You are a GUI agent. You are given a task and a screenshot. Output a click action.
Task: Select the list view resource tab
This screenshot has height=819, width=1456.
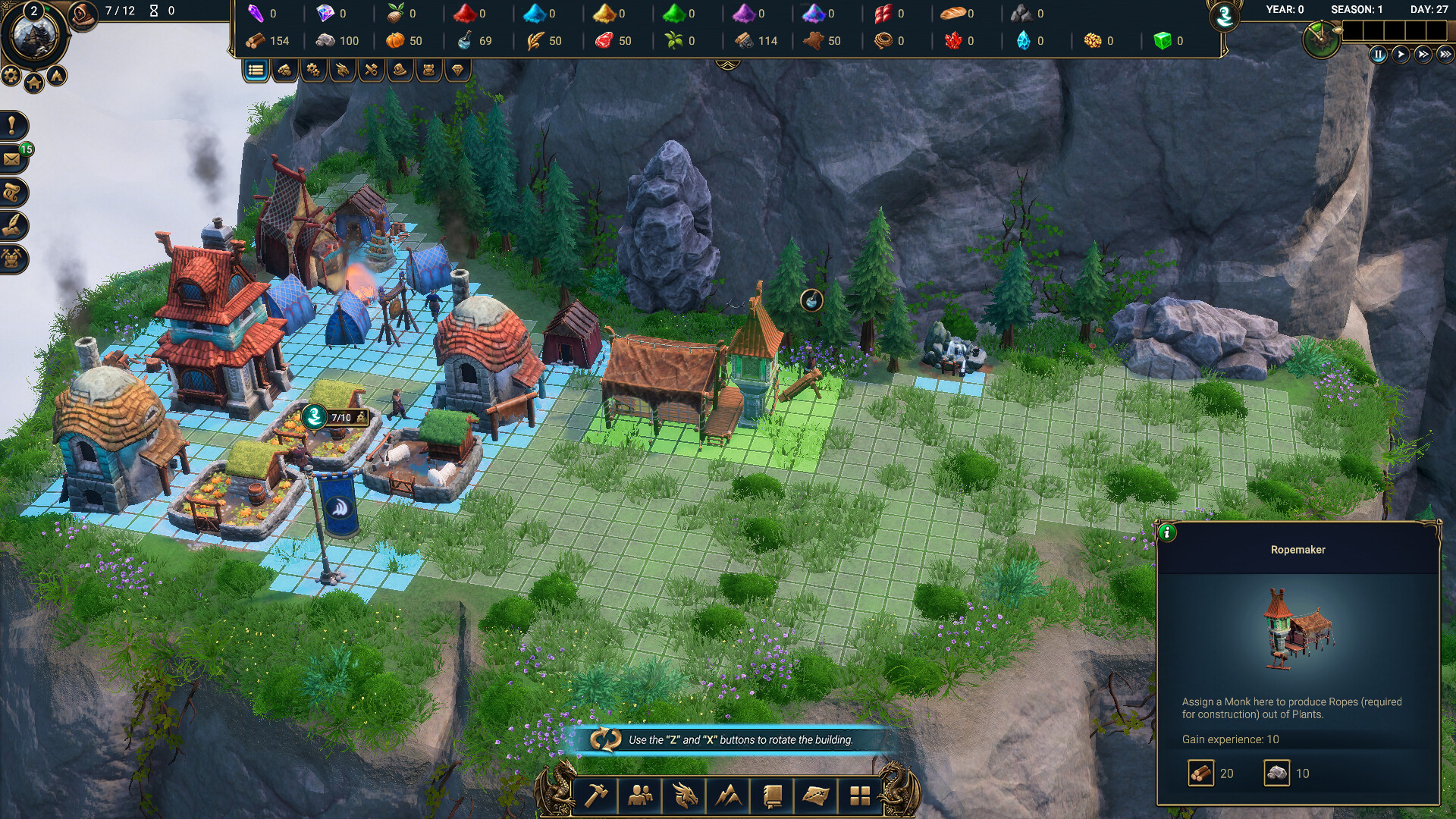click(x=256, y=71)
